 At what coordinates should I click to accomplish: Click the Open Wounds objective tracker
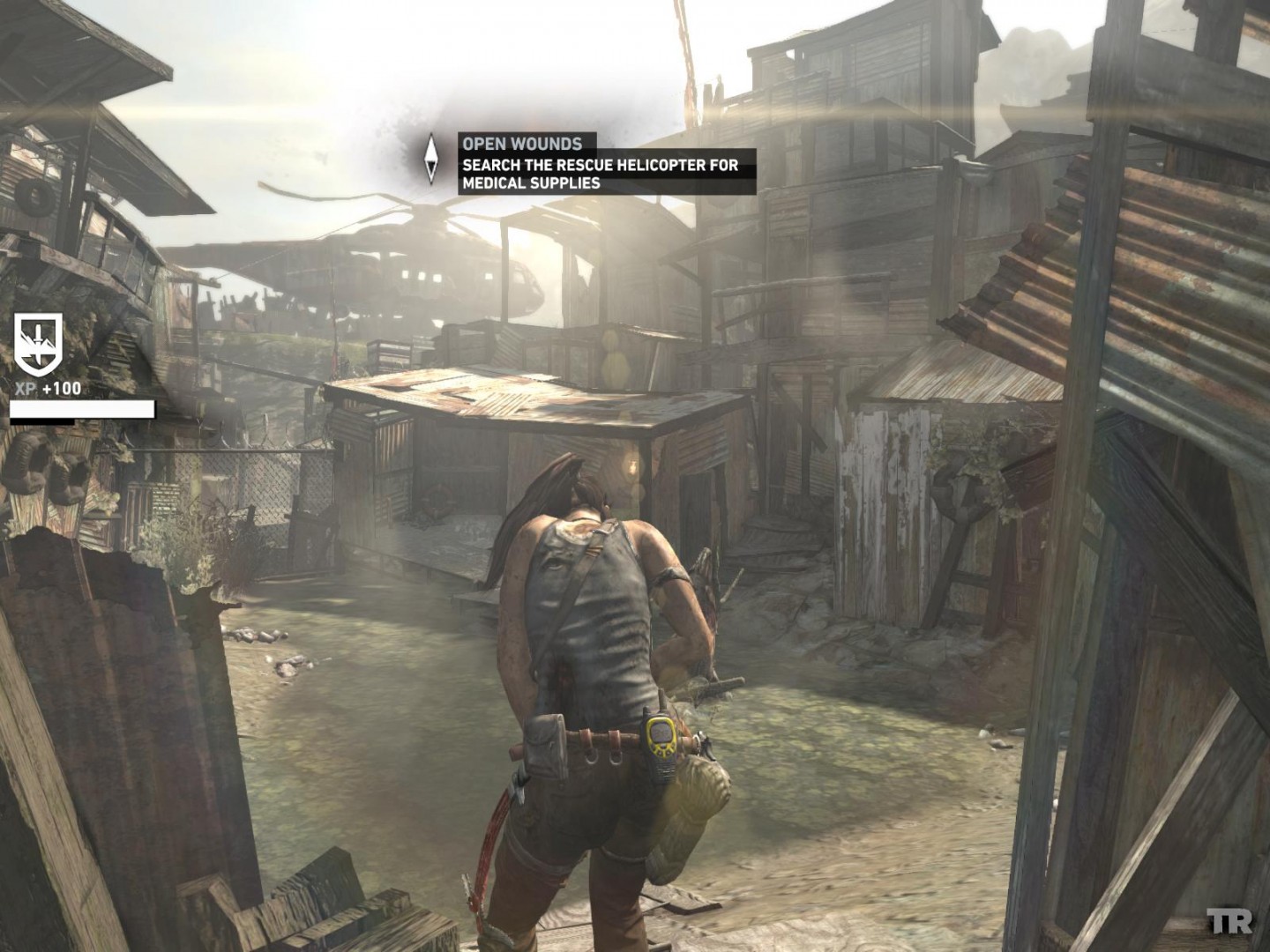point(606,163)
